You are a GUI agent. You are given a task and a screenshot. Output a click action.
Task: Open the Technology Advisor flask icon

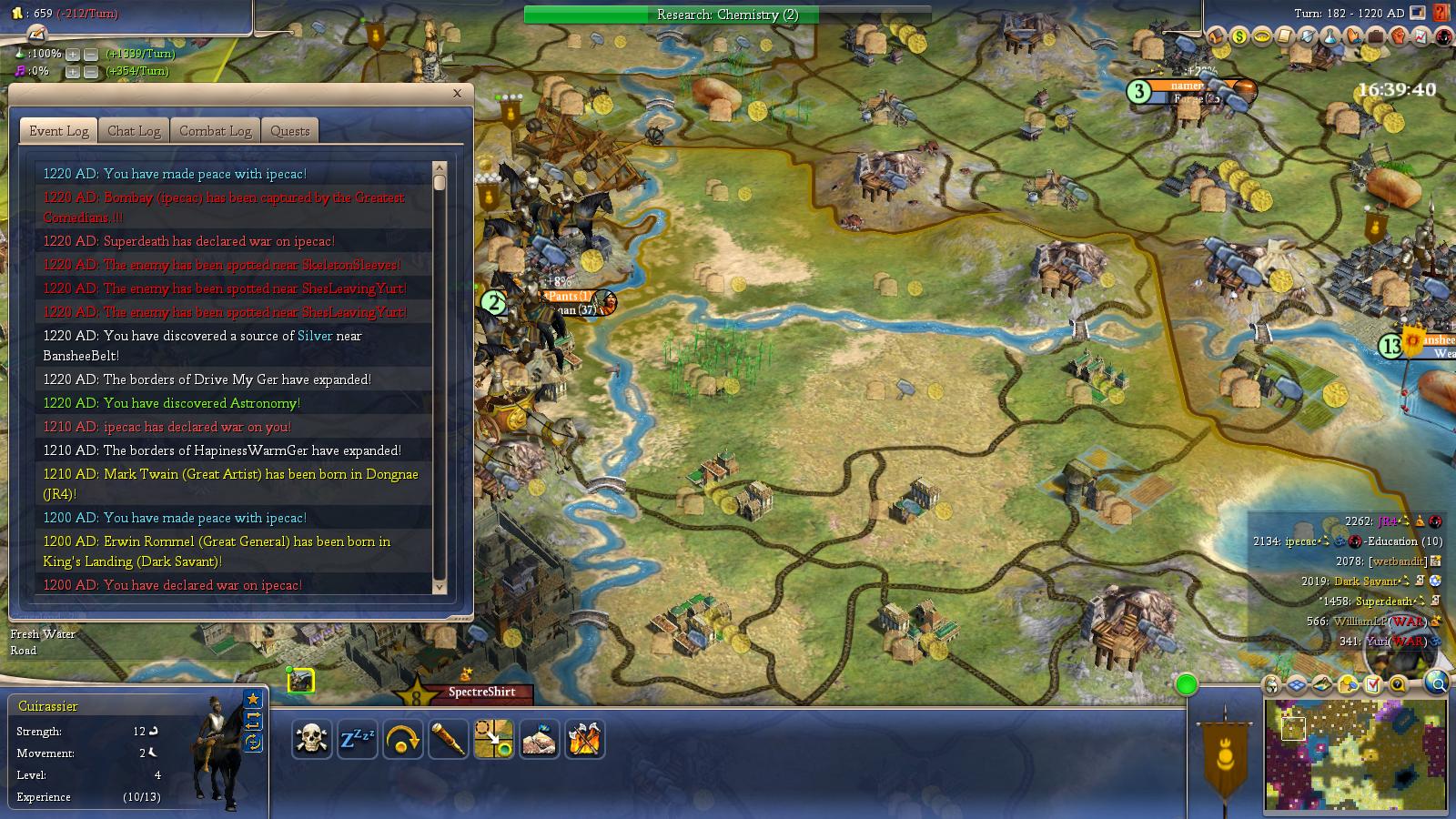pos(1330,38)
